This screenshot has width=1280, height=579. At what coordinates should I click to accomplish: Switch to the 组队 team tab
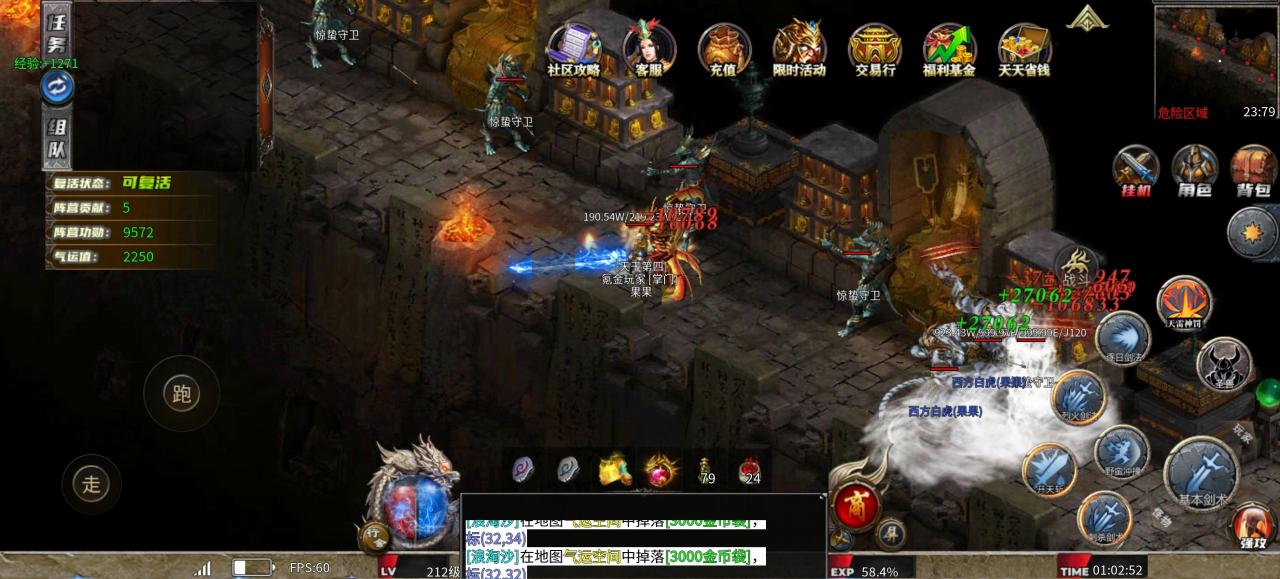(57, 141)
